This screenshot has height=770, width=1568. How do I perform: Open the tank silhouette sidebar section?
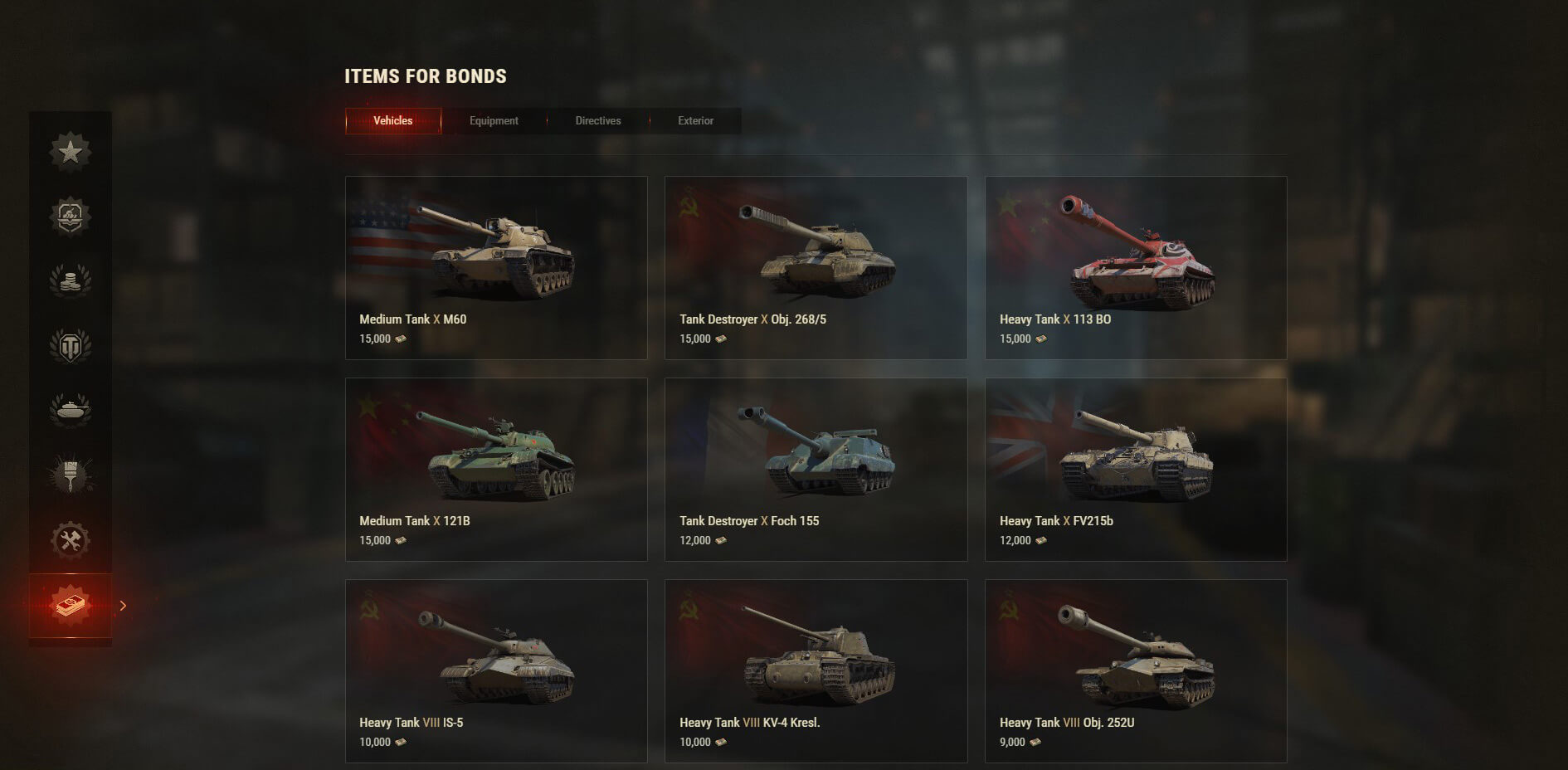coord(71,410)
